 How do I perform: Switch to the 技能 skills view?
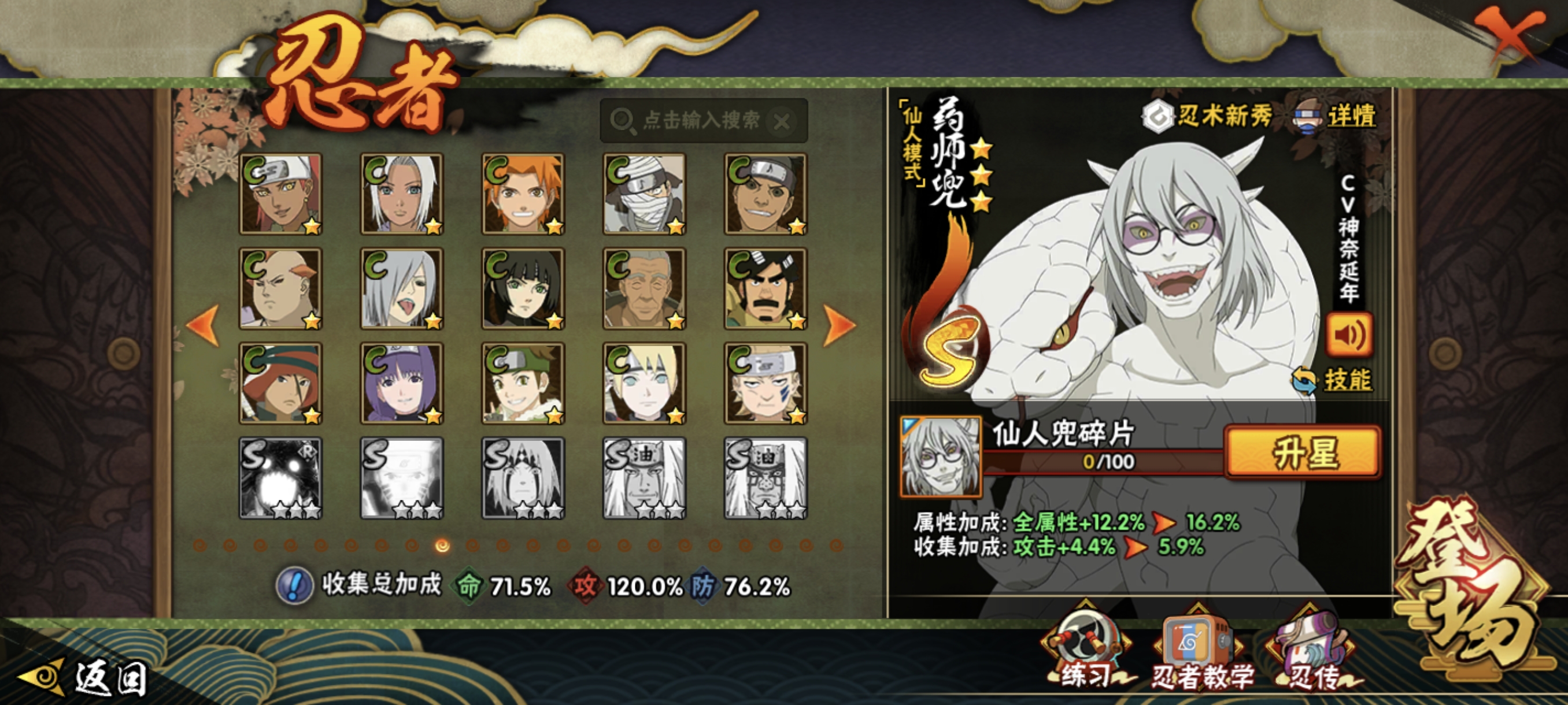[x=1334, y=381]
